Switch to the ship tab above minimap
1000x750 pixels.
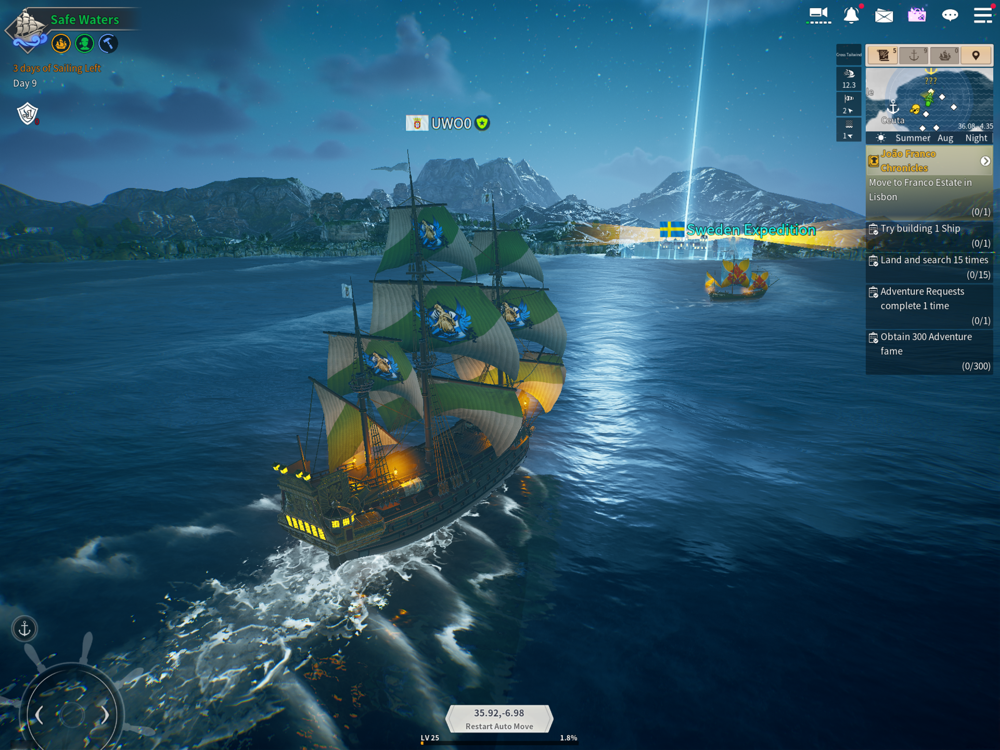(945, 56)
